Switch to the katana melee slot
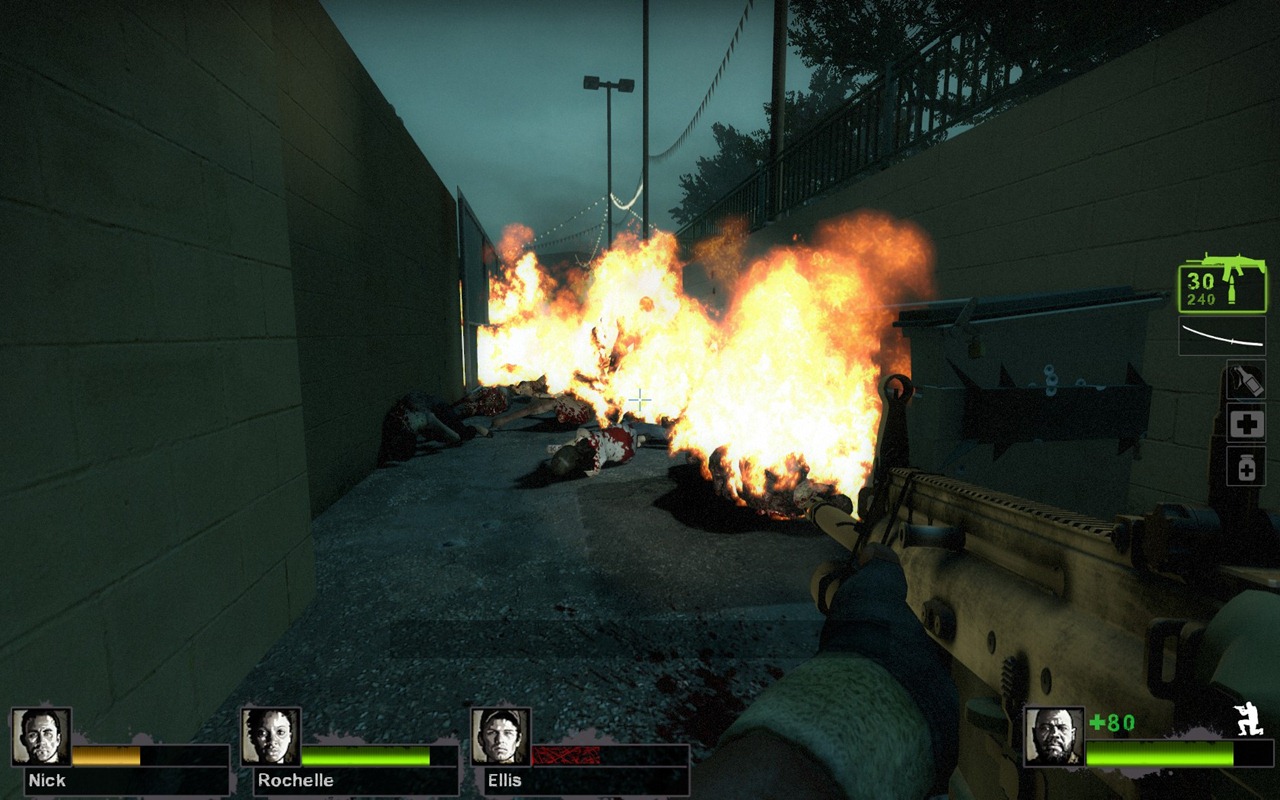Image resolution: width=1280 pixels, height=800 pixels. pyautogui.click(x=1221, y=336)
